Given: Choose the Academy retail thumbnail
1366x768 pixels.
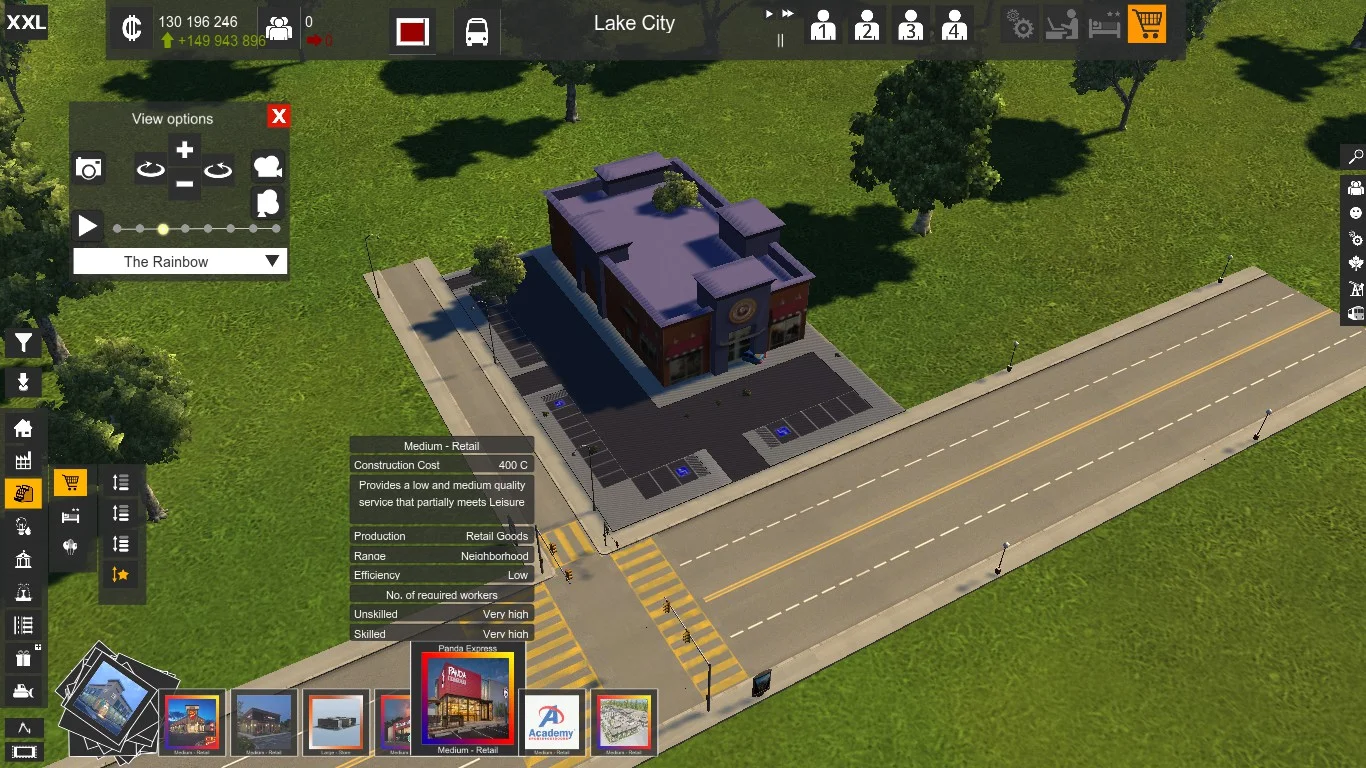Looking at the screenshot, I should (x=552, y=721).
